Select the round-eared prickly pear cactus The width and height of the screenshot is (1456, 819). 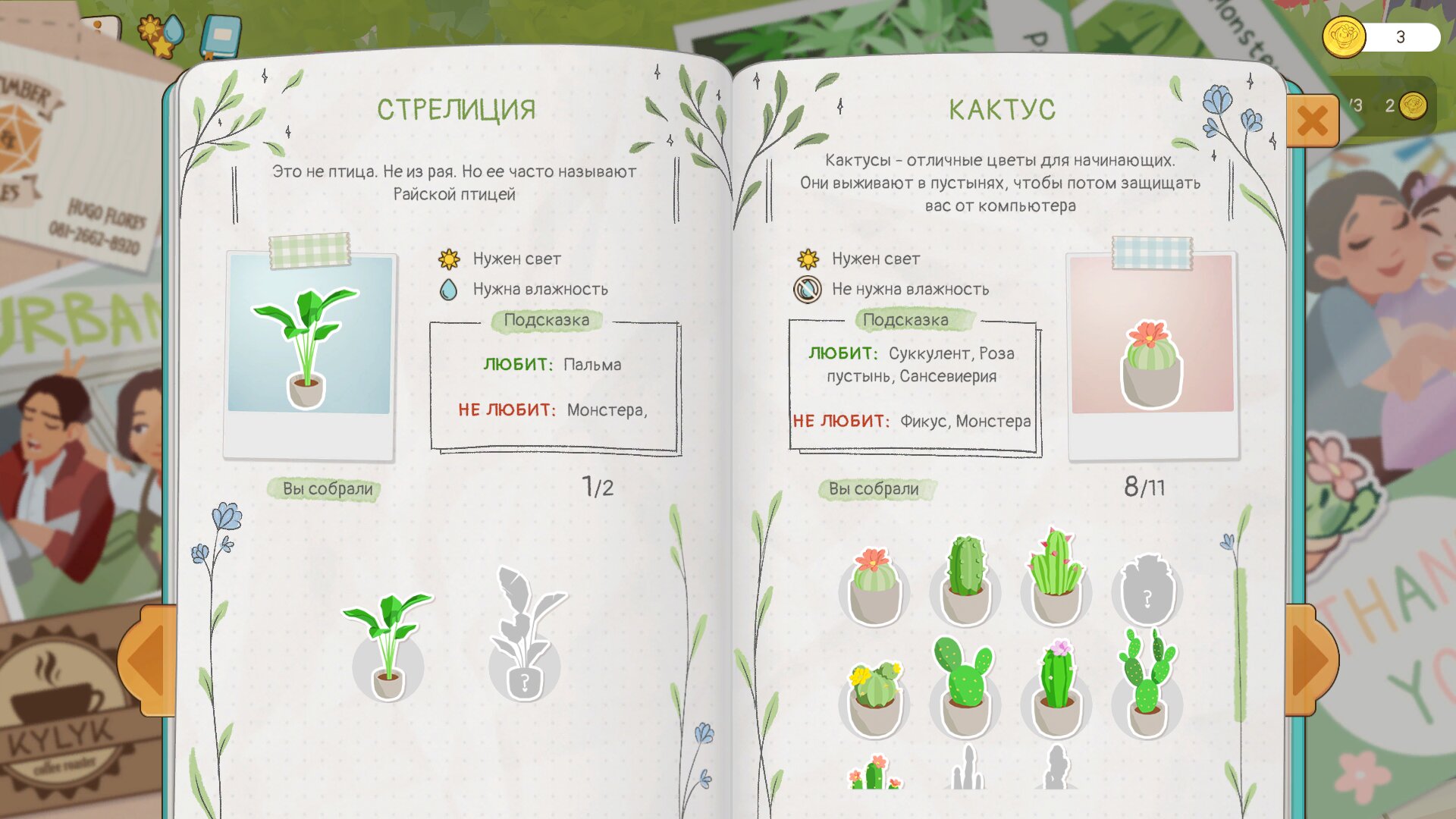point(965,688)
